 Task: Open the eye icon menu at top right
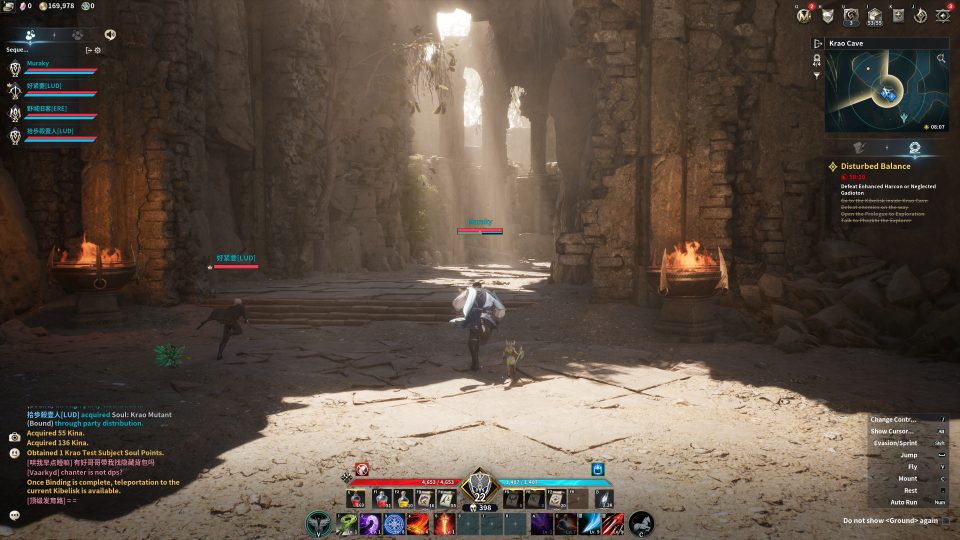click(x=942, y=15)
